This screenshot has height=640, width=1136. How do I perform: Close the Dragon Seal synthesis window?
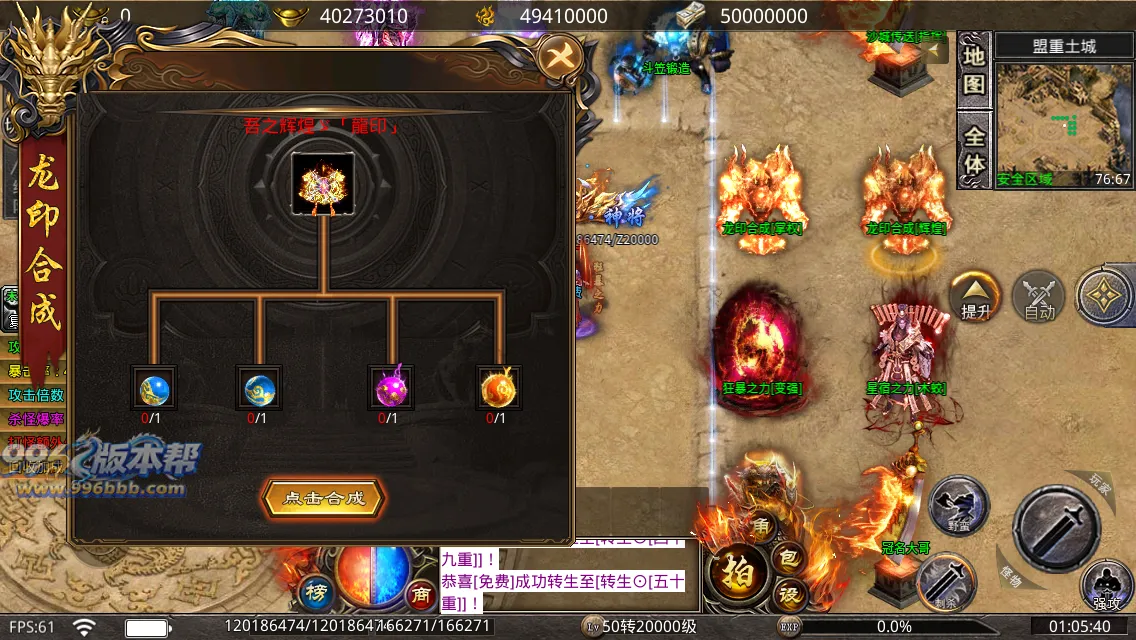point(560,57)
